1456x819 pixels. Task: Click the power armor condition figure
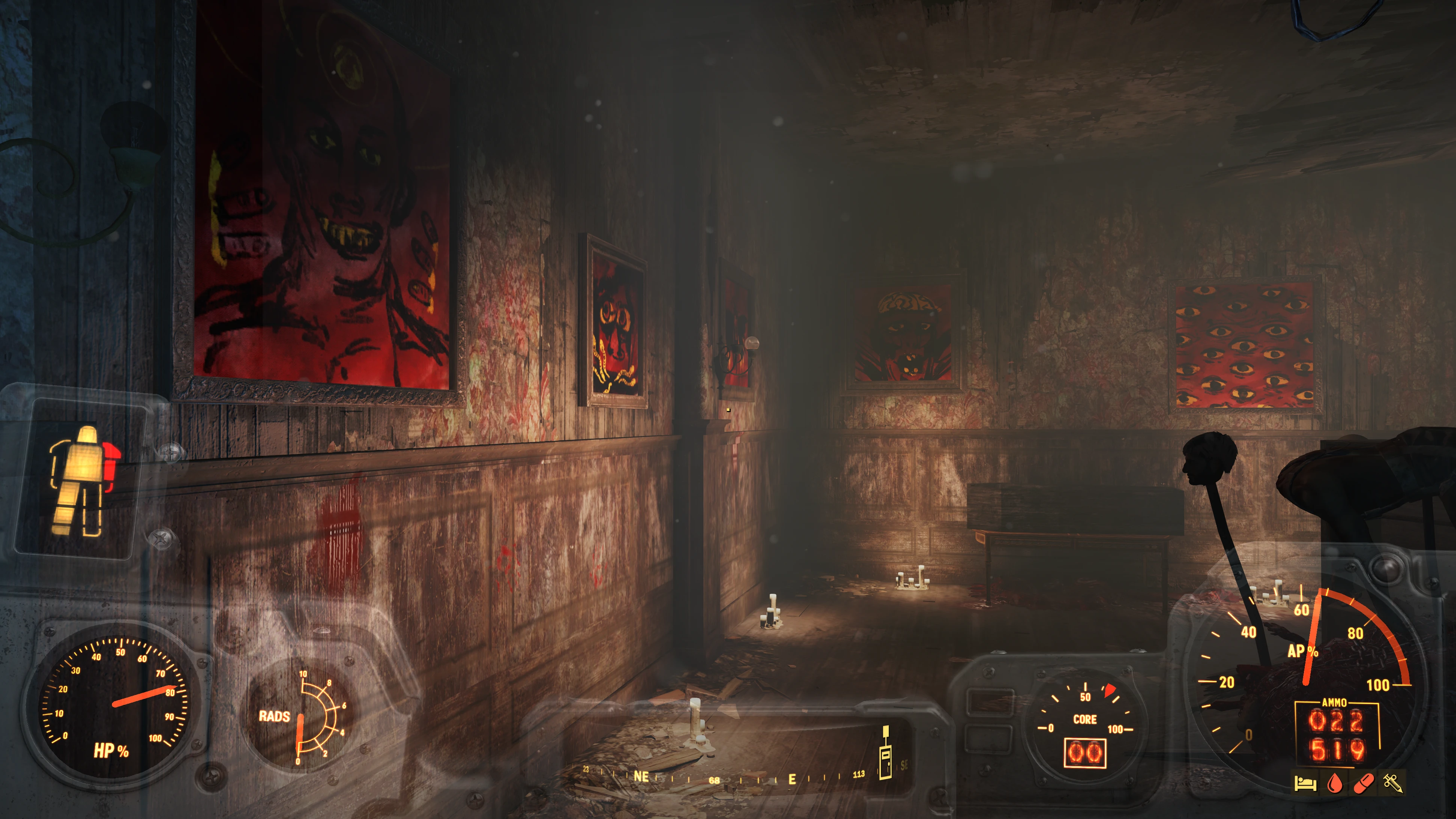(83, 480)
